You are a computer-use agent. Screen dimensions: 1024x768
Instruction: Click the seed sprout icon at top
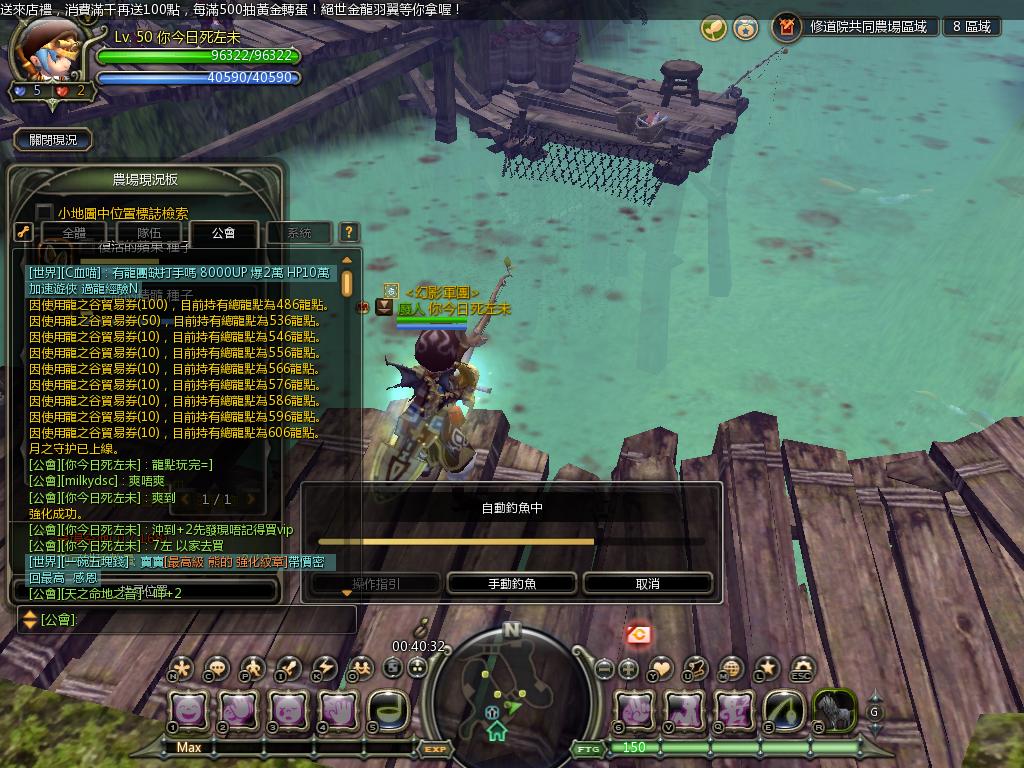713,28
